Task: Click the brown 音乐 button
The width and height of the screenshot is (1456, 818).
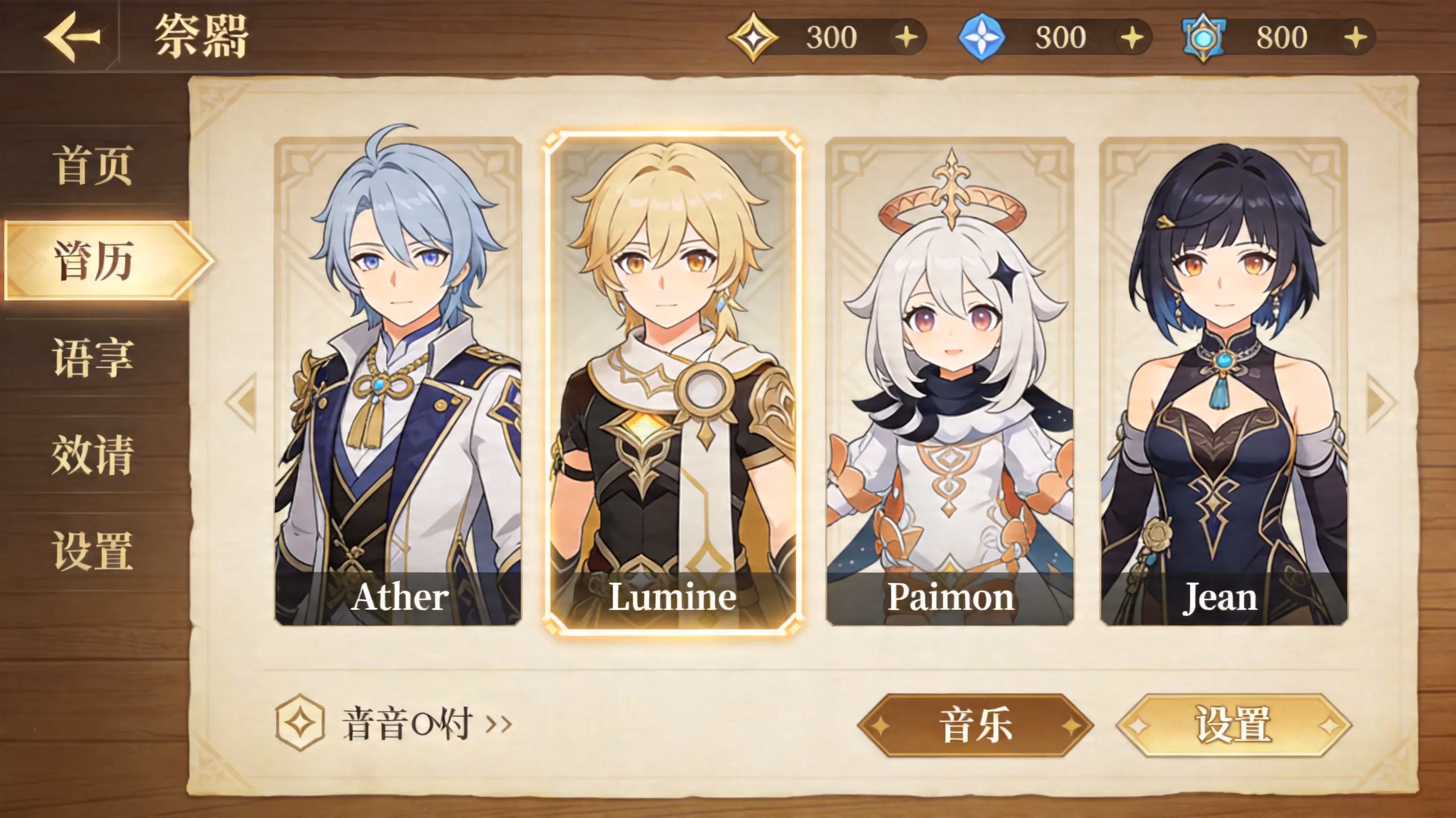Action: click(x=975, y=725)
